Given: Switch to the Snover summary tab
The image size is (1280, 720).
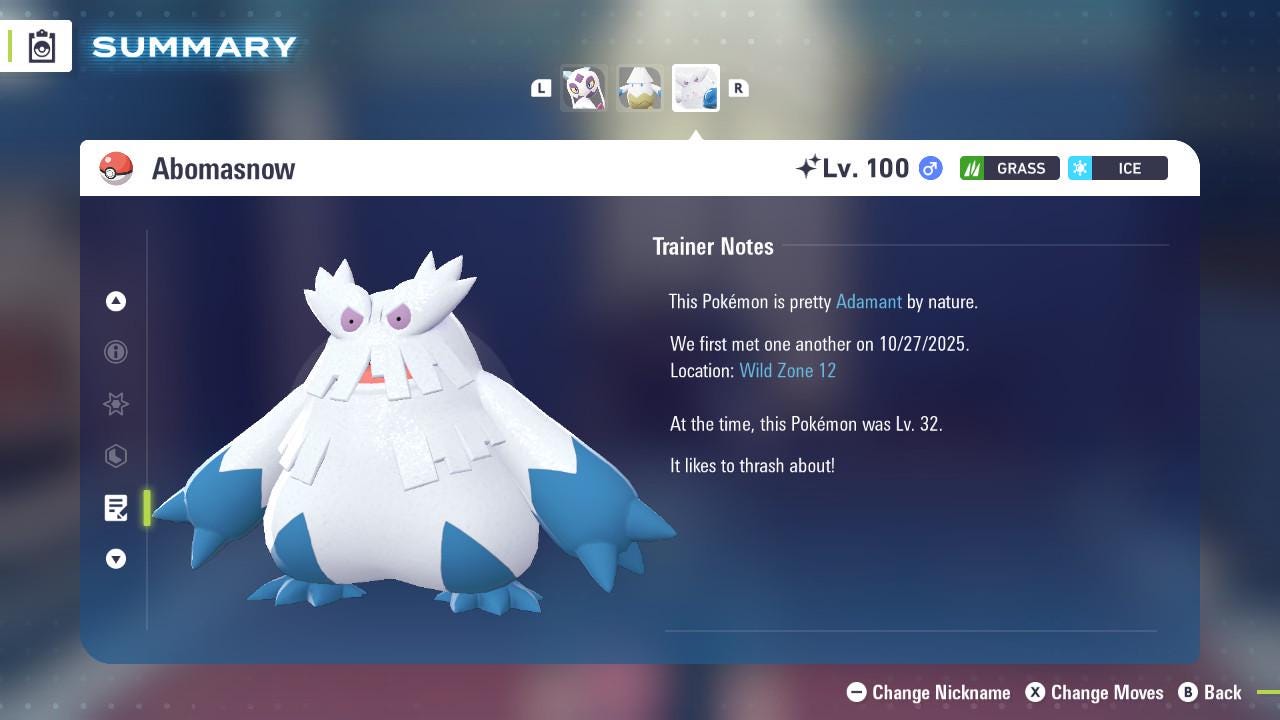Looking at the screenshot, I should click(640, 88).
